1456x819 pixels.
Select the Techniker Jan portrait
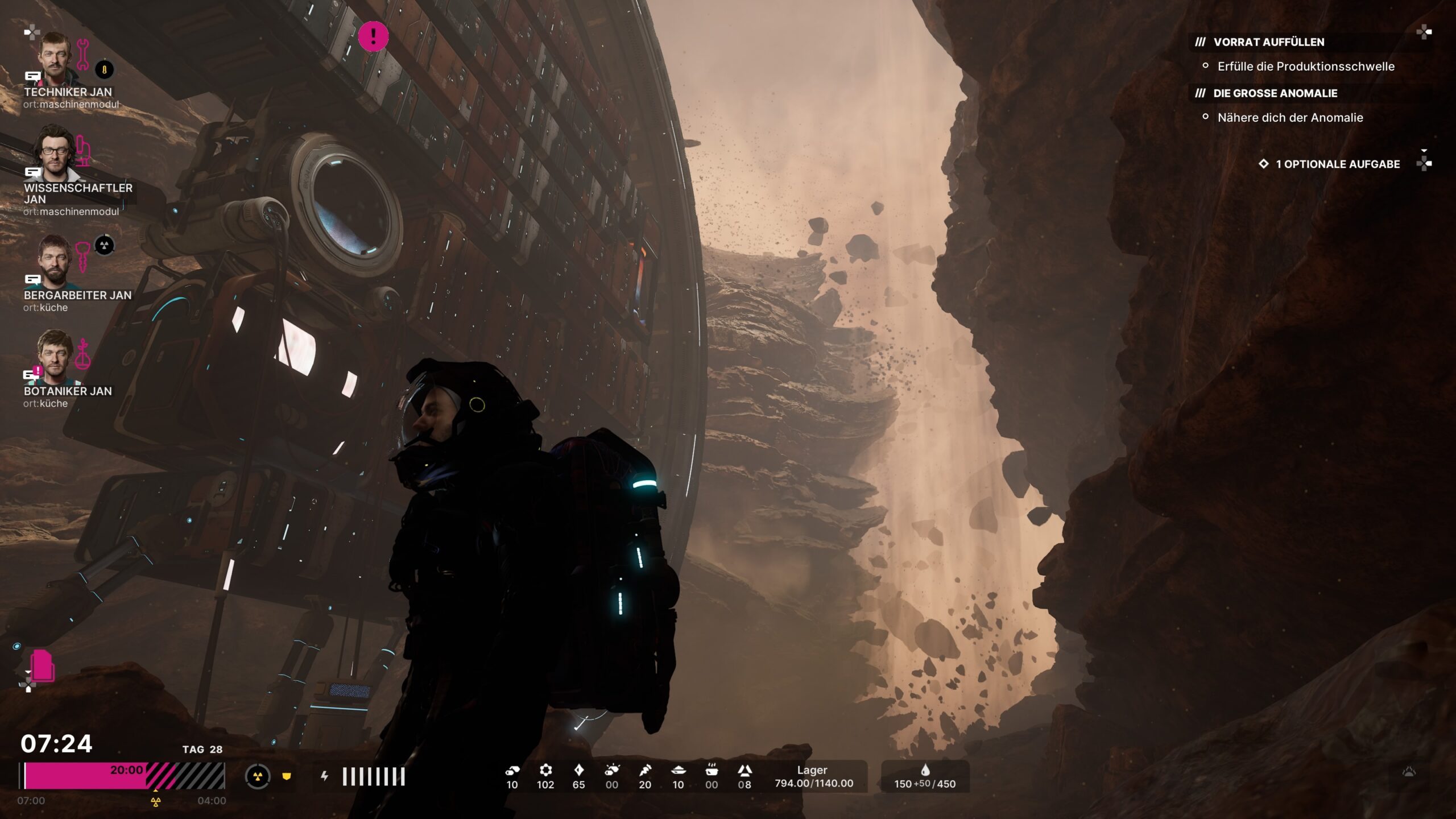(55, 58)
